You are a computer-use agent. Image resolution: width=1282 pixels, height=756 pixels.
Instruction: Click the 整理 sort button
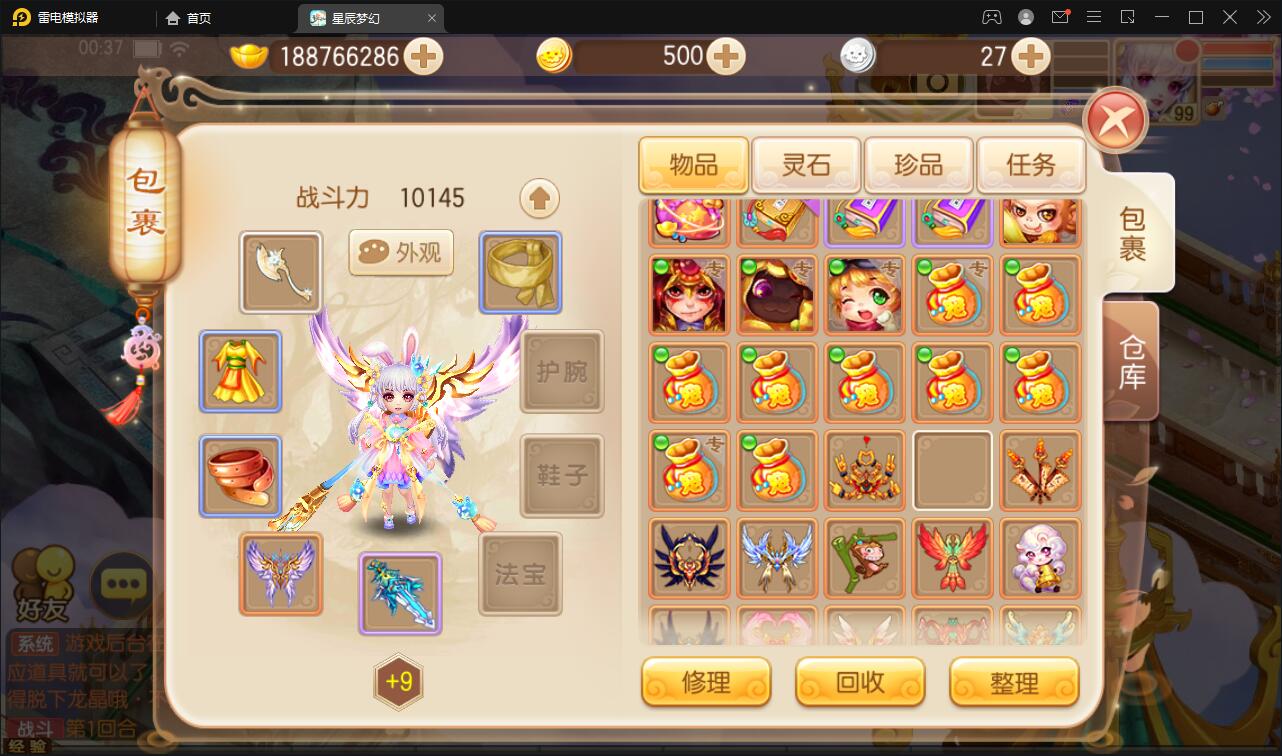coord(1014,682)
